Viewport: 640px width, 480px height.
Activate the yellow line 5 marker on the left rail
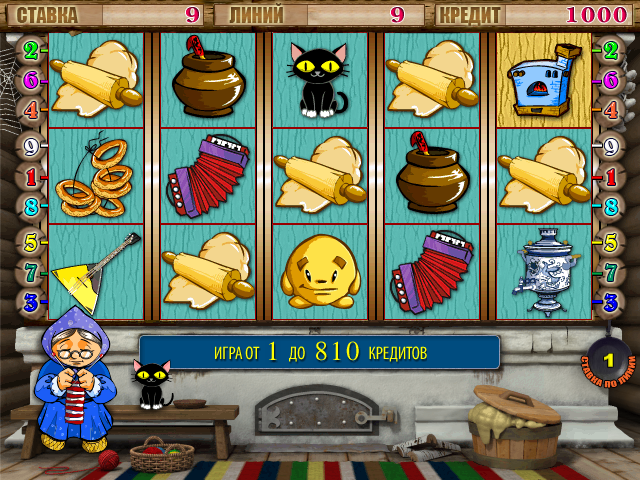click(31, 242)
